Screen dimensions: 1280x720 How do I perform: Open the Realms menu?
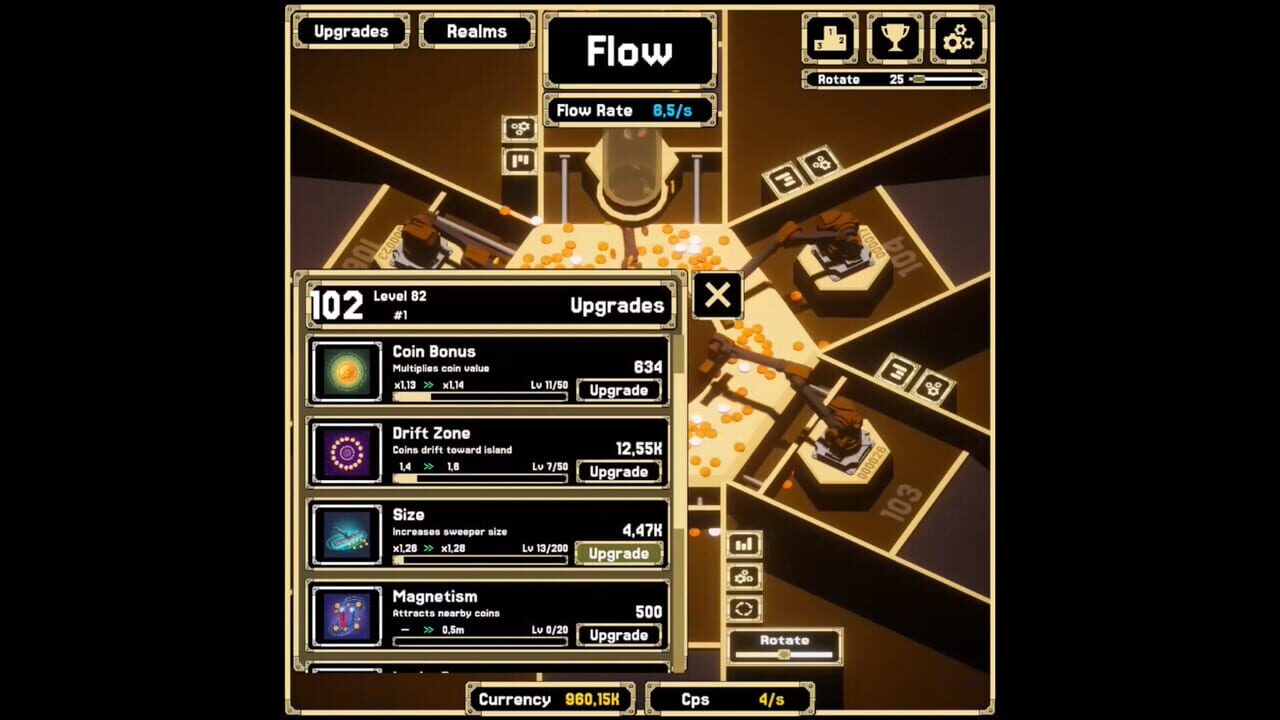477,31
